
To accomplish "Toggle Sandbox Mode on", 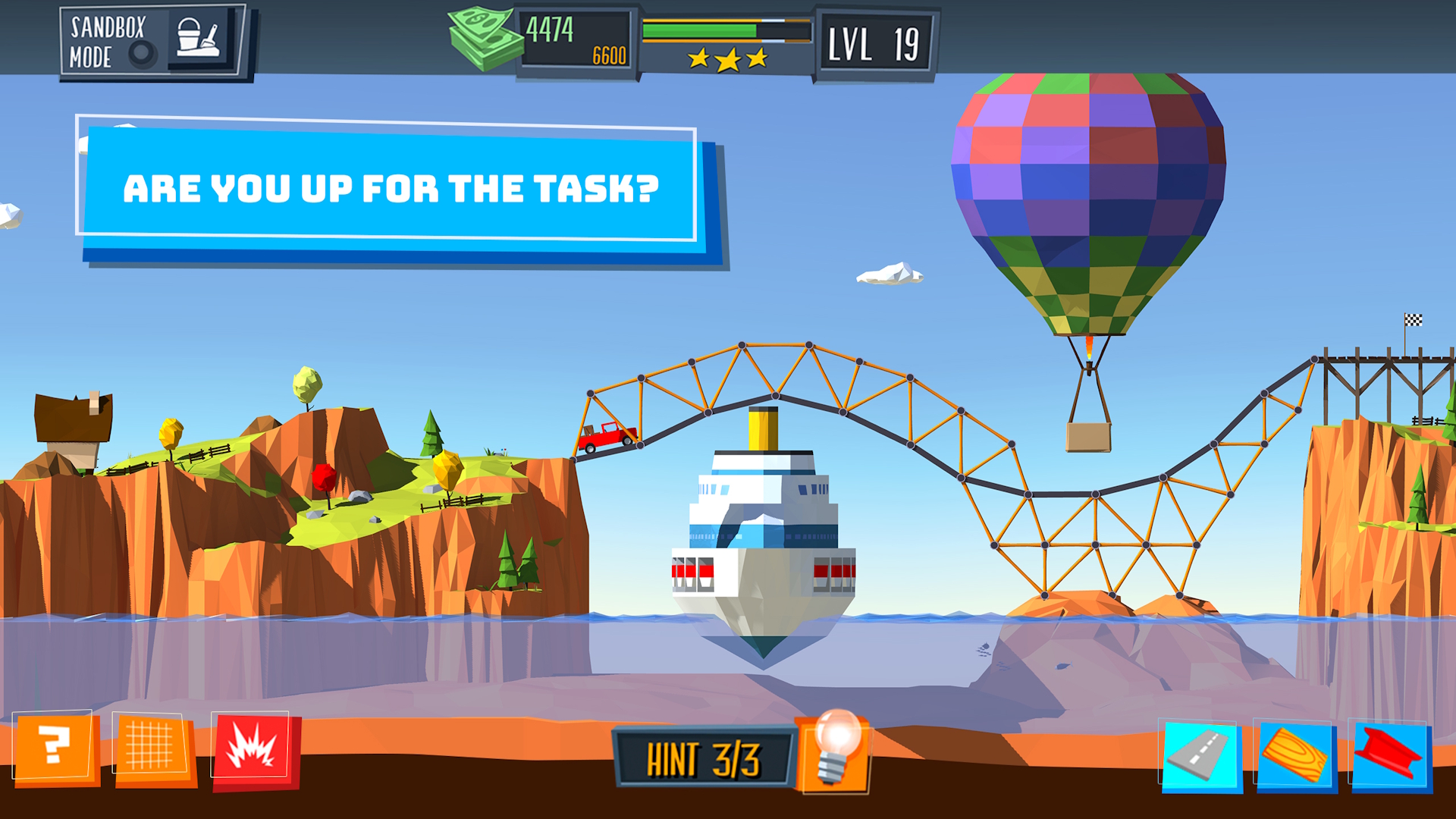I will point(152,41).
